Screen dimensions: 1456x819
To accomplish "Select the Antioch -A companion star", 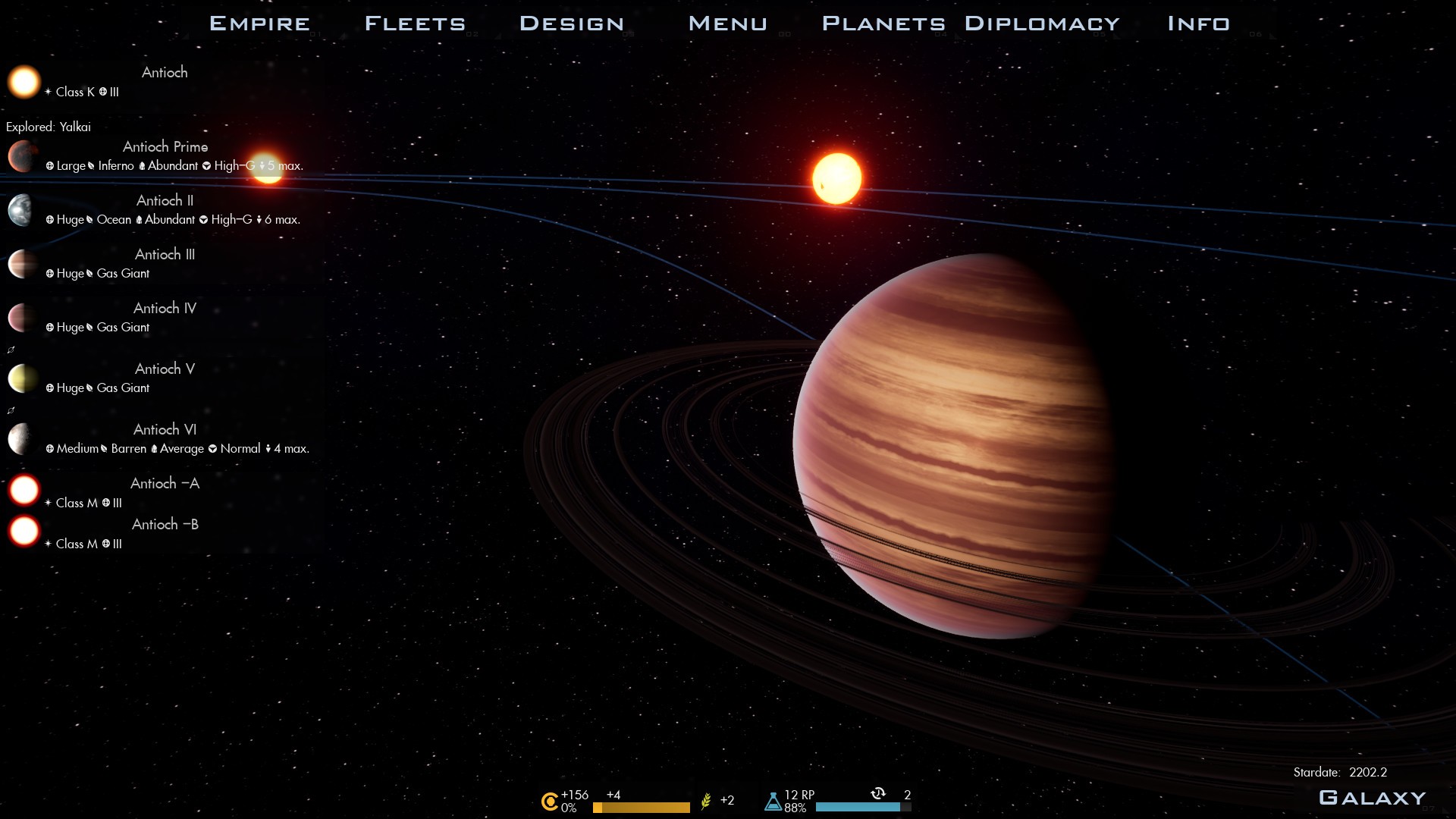I will pyautogui.click(x=165, y=484).
